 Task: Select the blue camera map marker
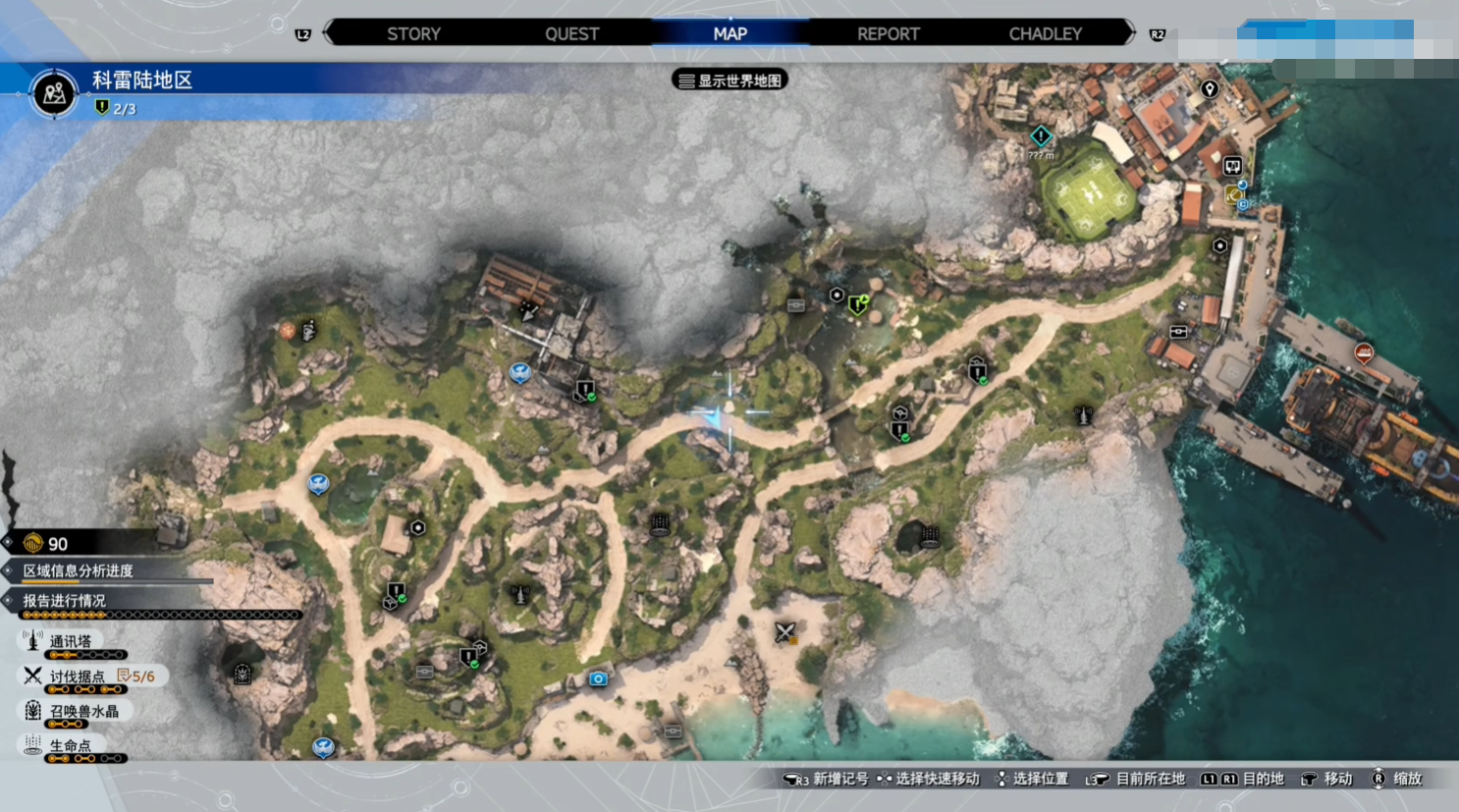598,678
